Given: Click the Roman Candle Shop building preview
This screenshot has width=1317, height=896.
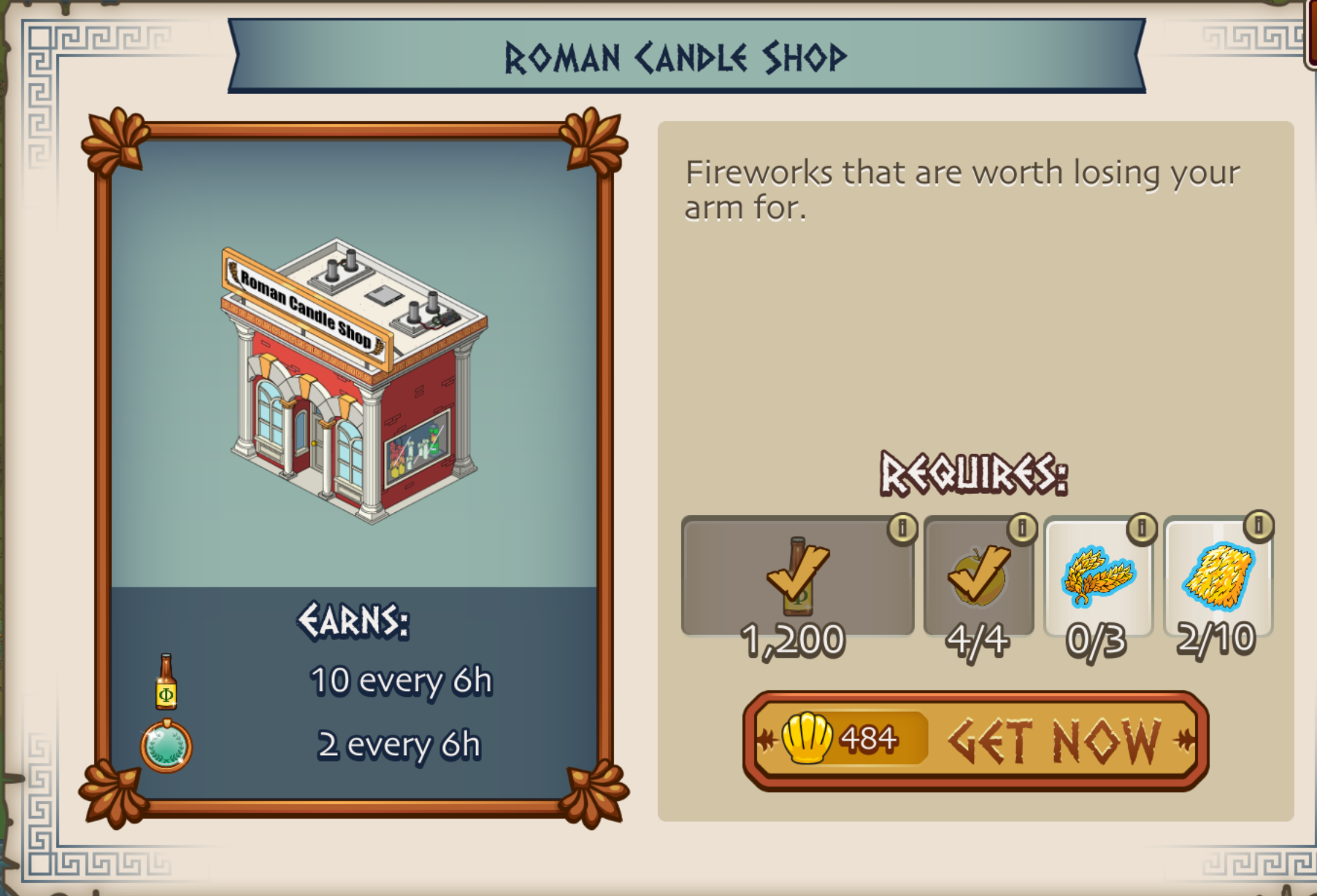Looking at the screenshot, I should [x=355, y=379].
